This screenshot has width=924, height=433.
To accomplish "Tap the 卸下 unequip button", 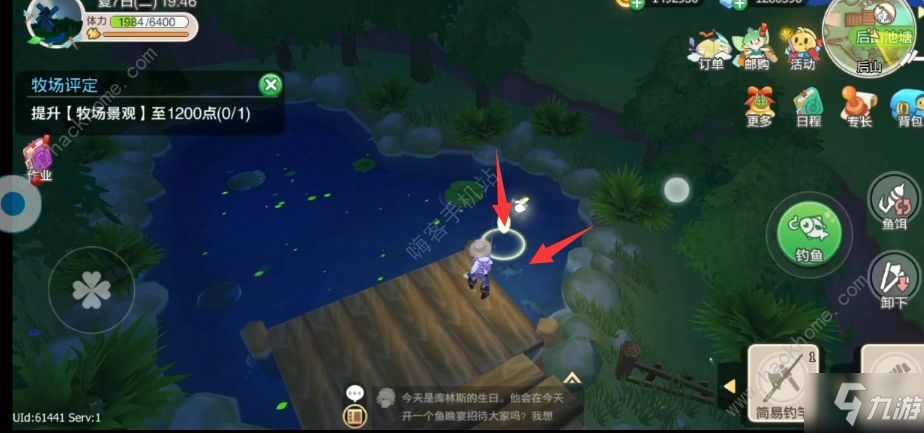I will click(x=893, y=280).
